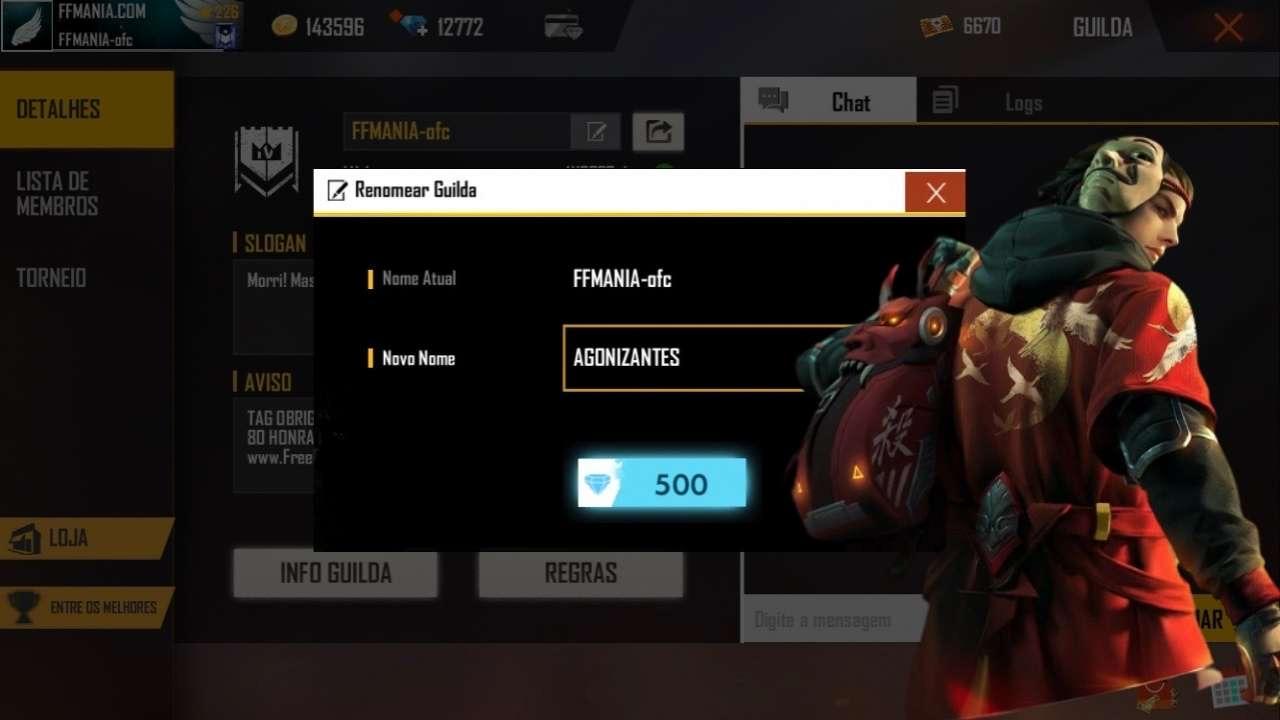
Task: Switch to the Logs tab
Action: tap(1023, 101)
